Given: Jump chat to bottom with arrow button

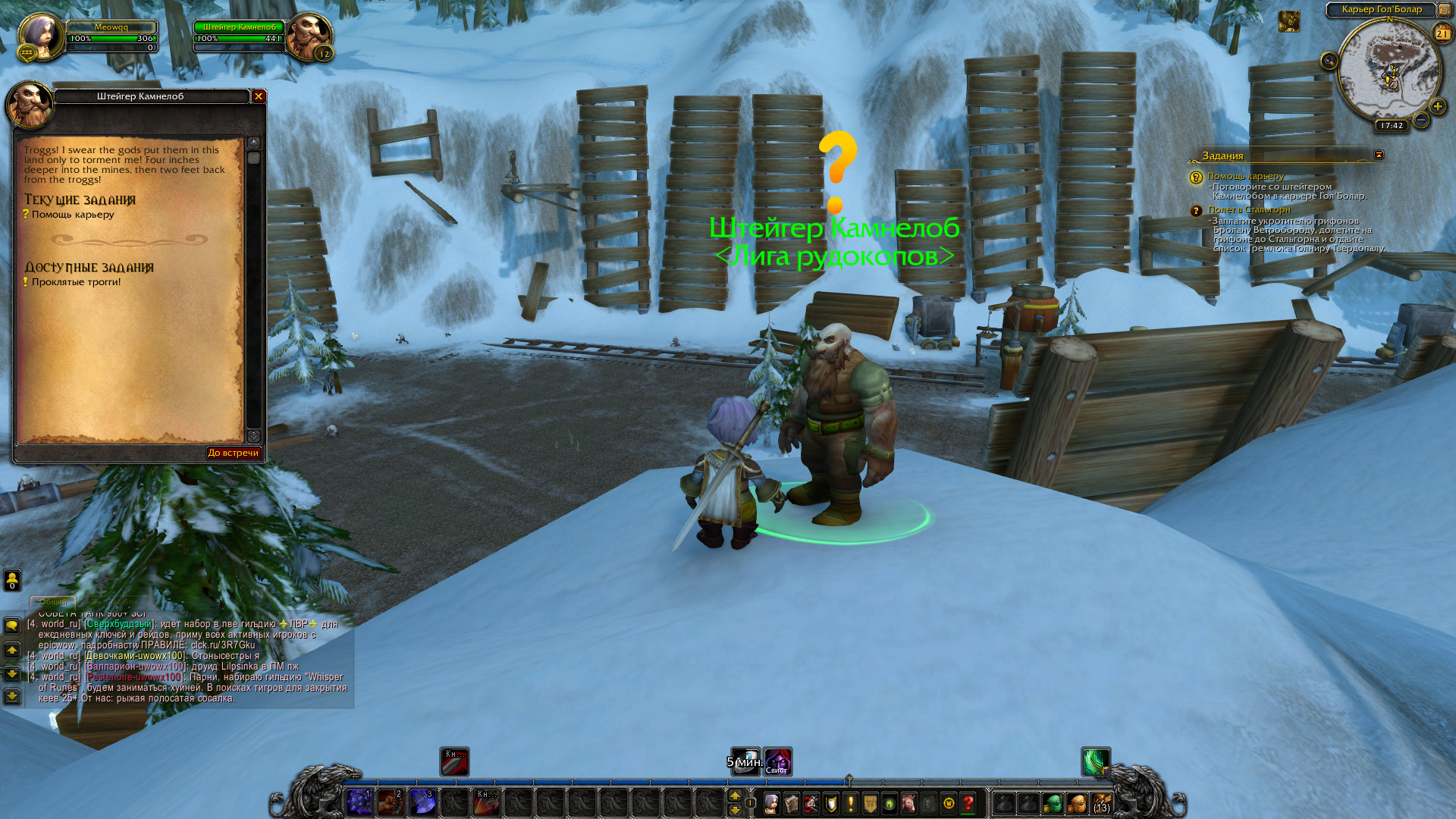Looking at the screenshot, I should coord(12,696).
